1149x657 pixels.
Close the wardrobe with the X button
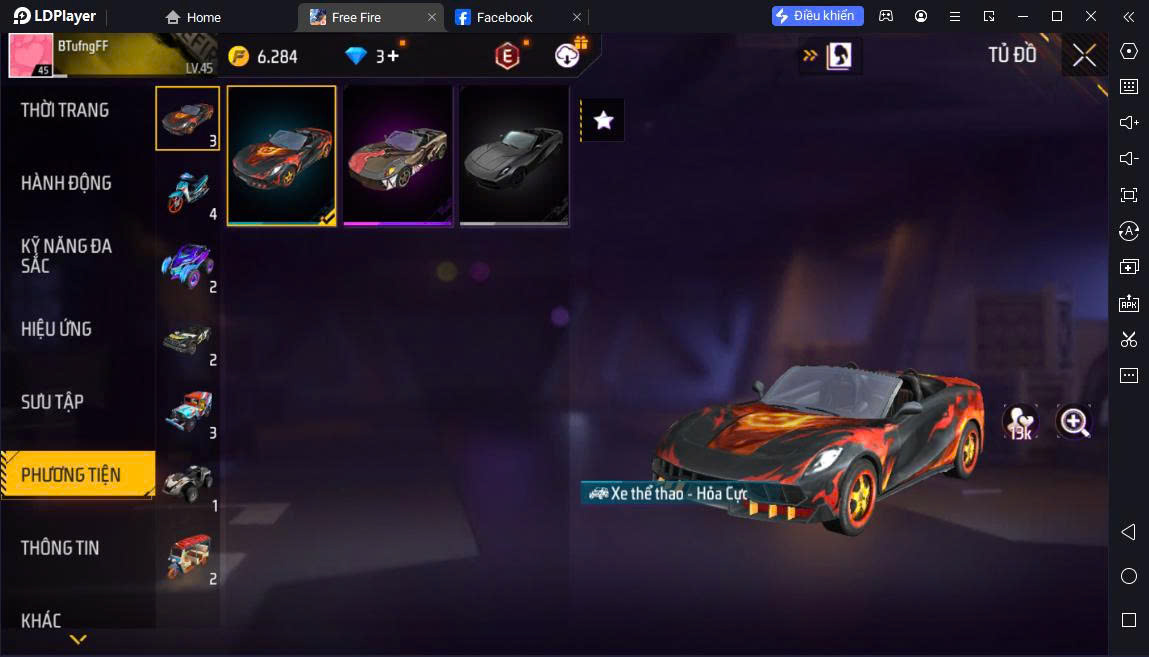(1084, 56)
